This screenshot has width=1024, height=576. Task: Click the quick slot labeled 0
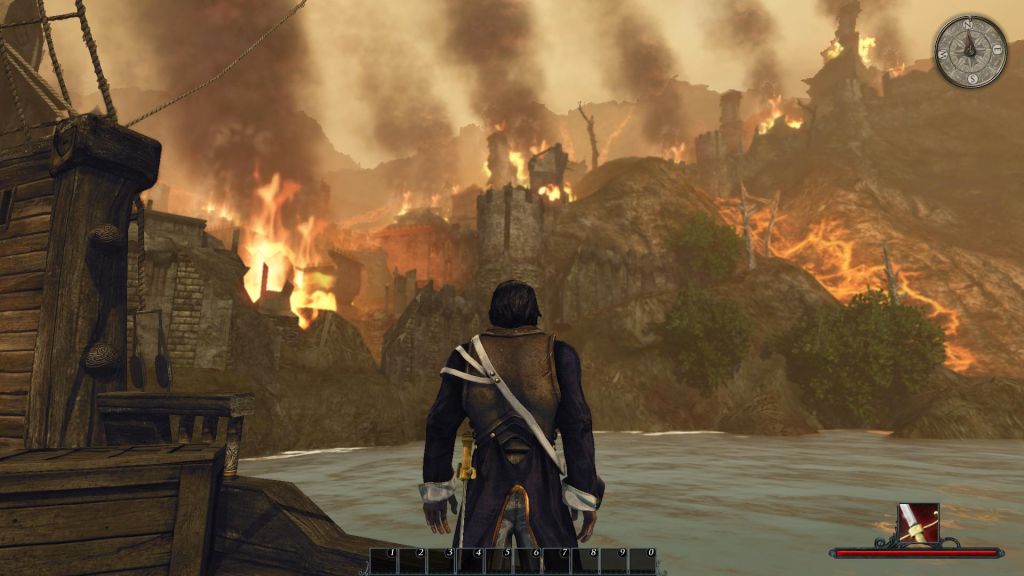(644, 561)
